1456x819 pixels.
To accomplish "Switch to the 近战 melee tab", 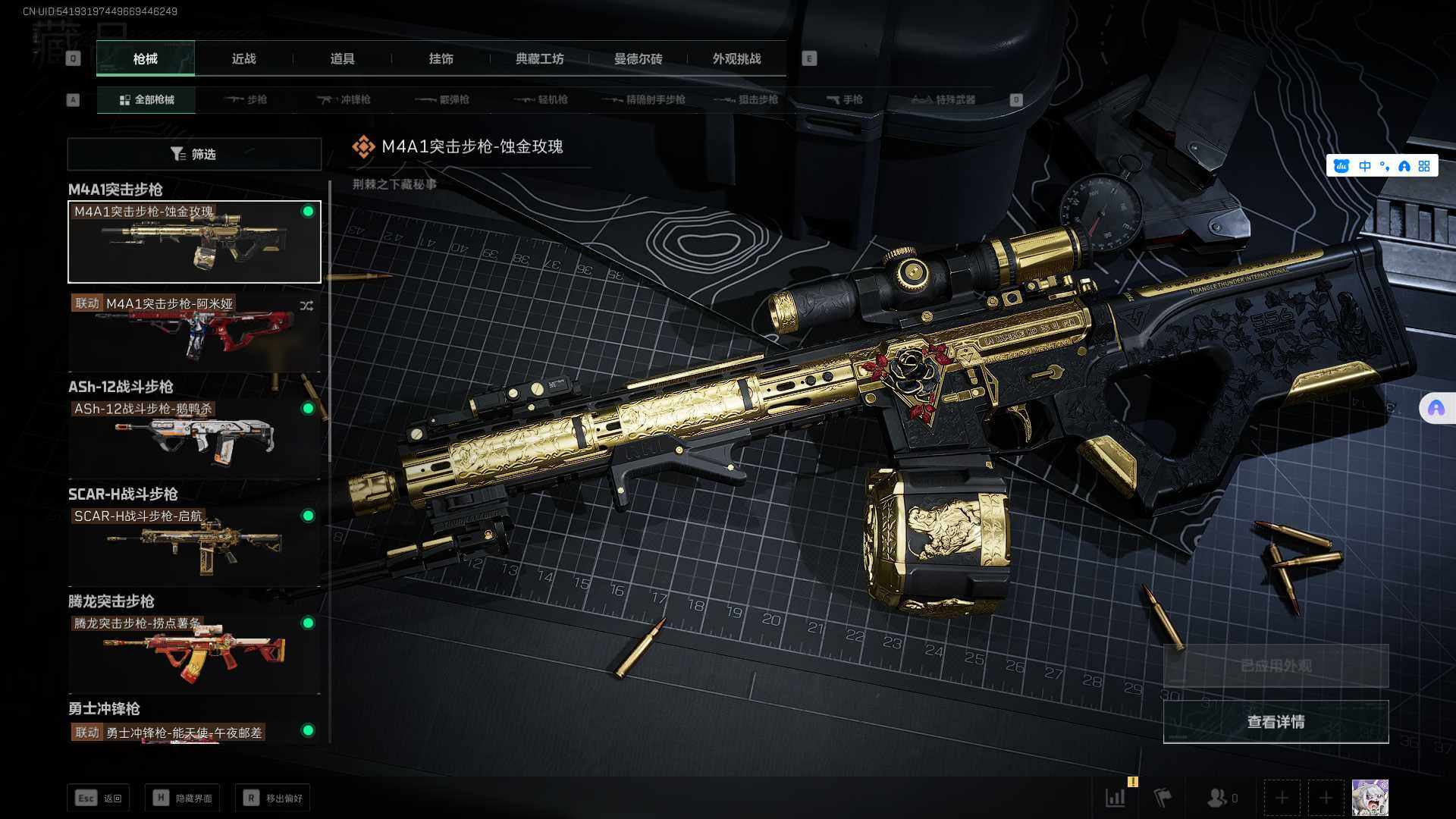I will pyautogui.click(x=243, y=58).
